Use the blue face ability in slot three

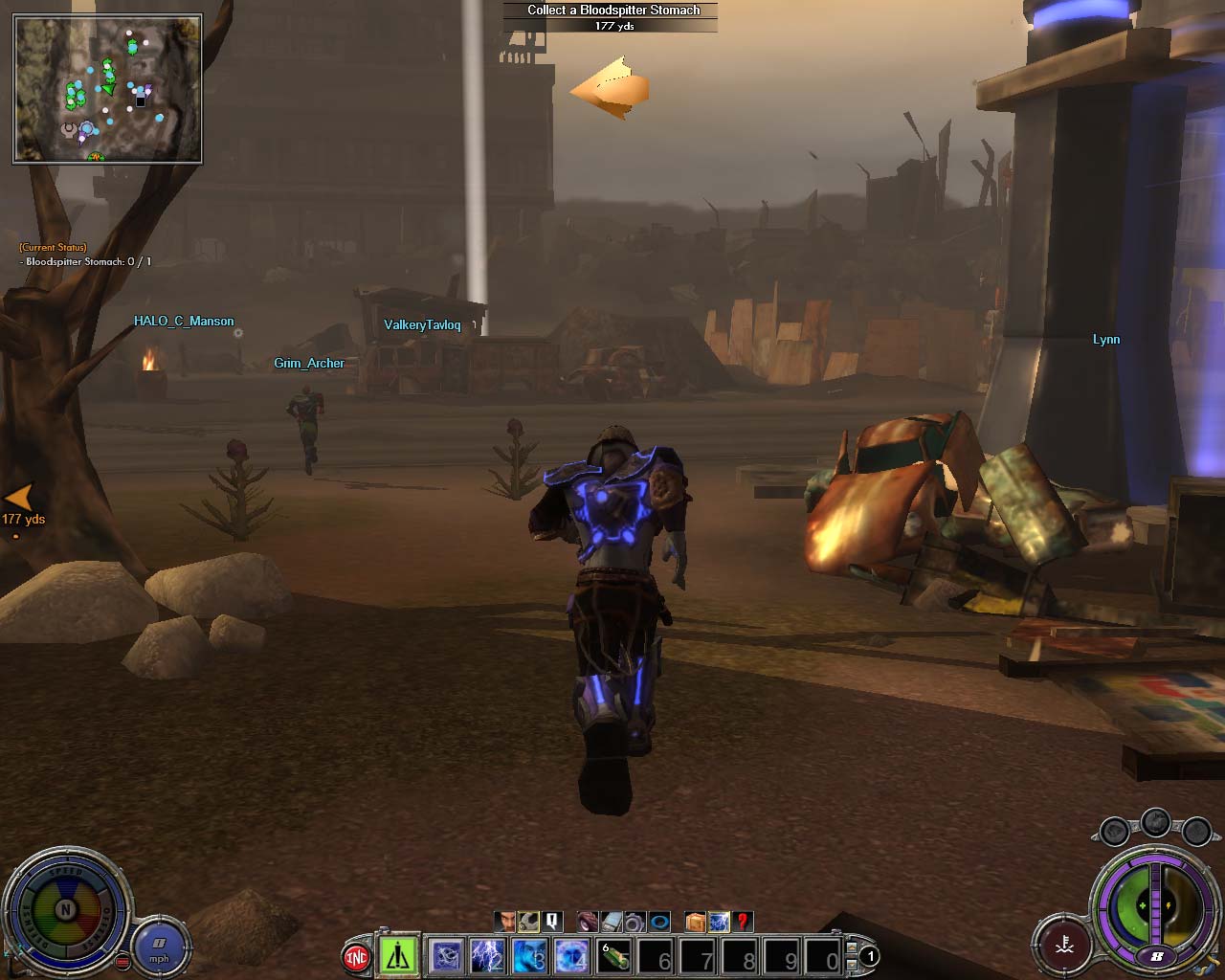(x=530, y=955)
